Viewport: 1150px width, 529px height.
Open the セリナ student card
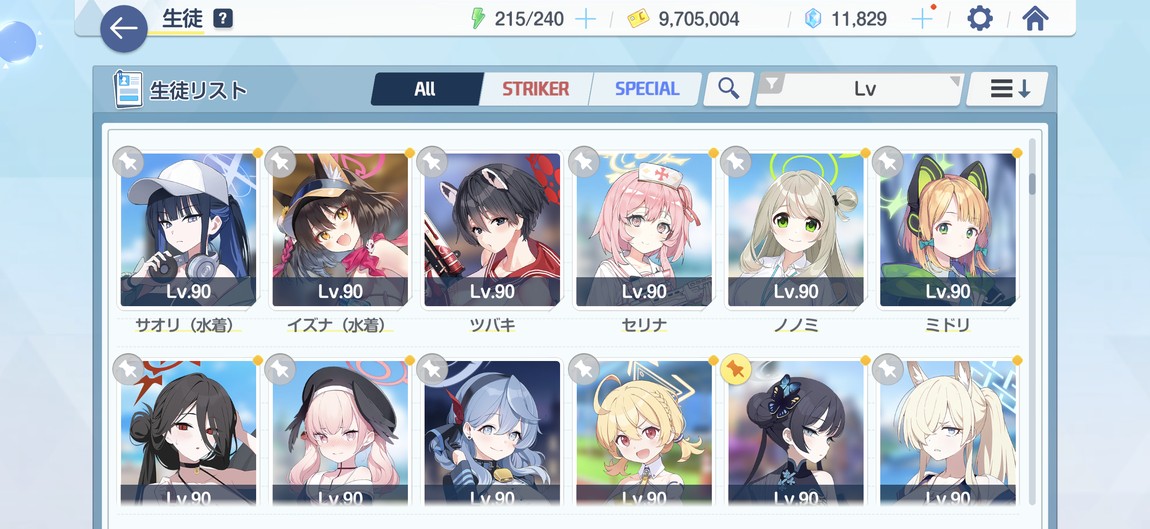tap(644, 232)
